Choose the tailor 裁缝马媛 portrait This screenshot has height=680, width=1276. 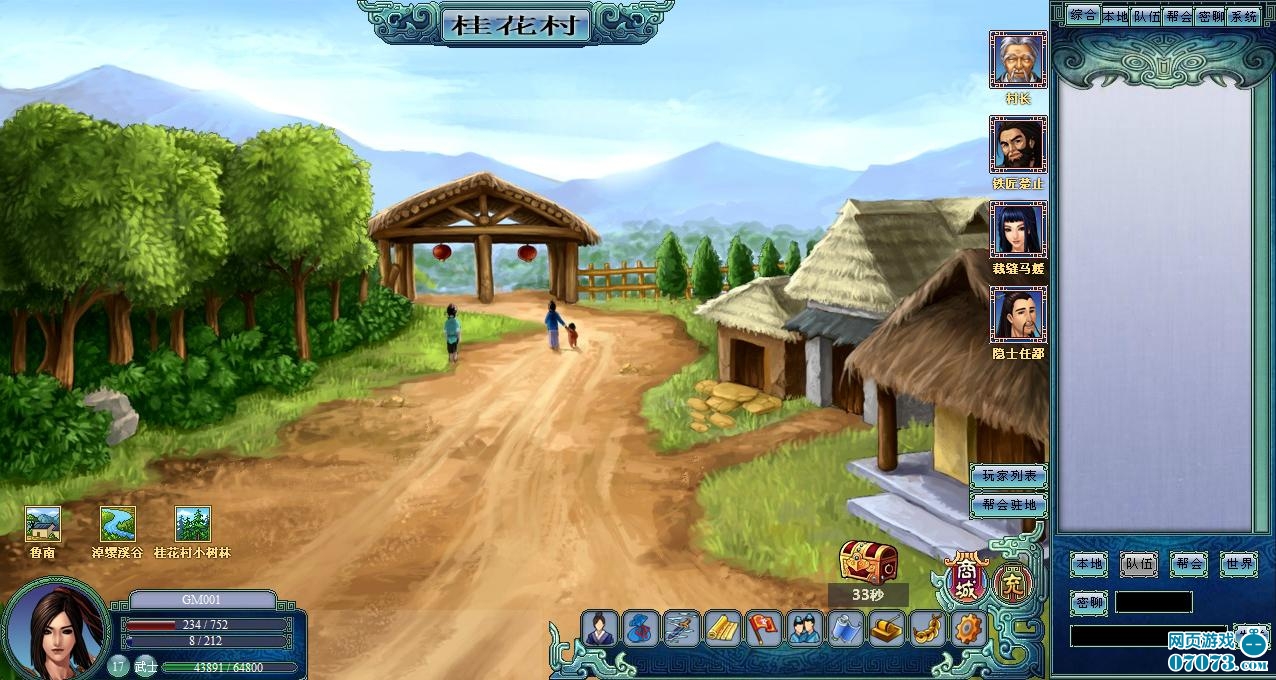(1017, 230)
